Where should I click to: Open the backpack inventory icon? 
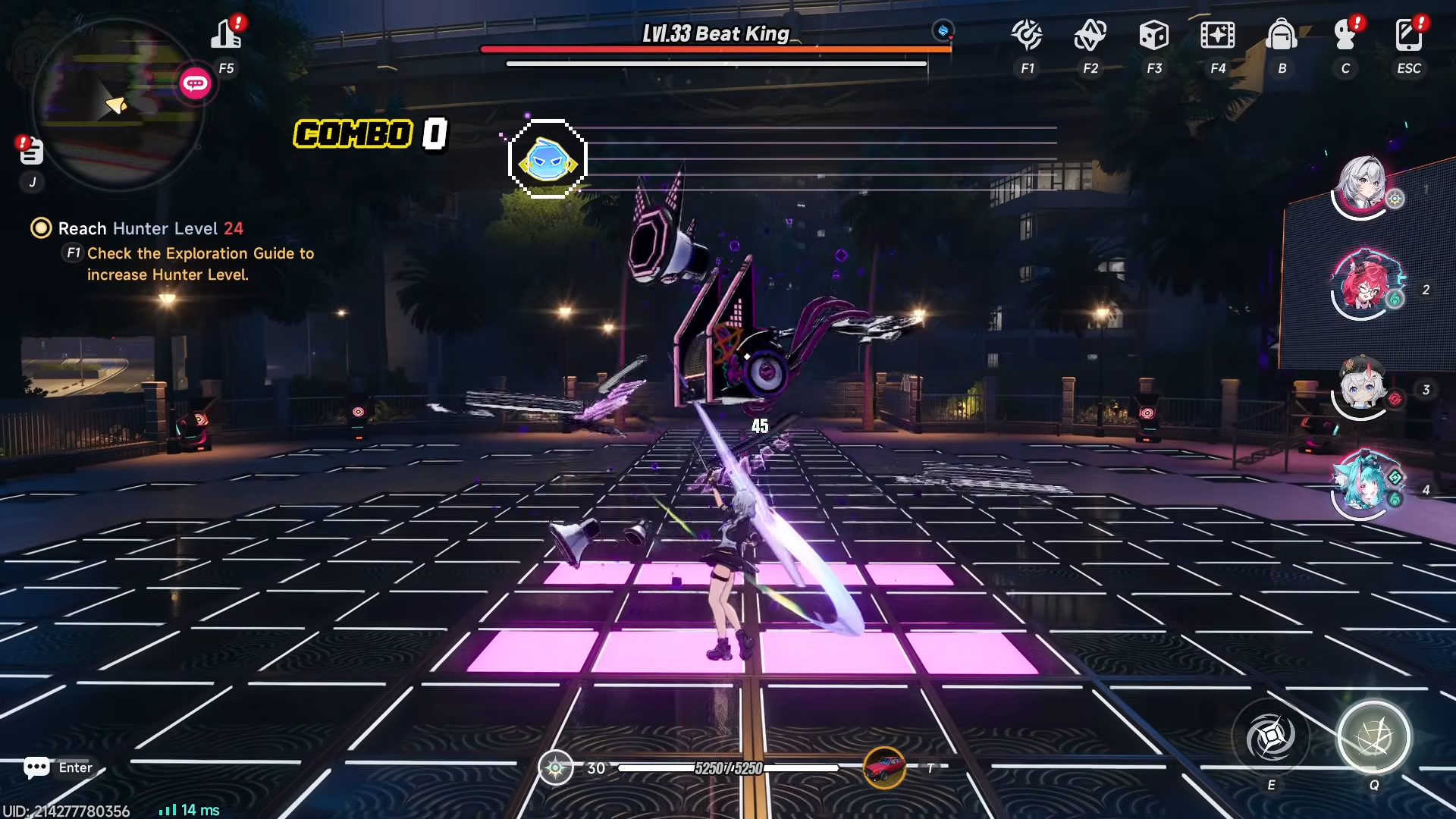[1282, 35]
